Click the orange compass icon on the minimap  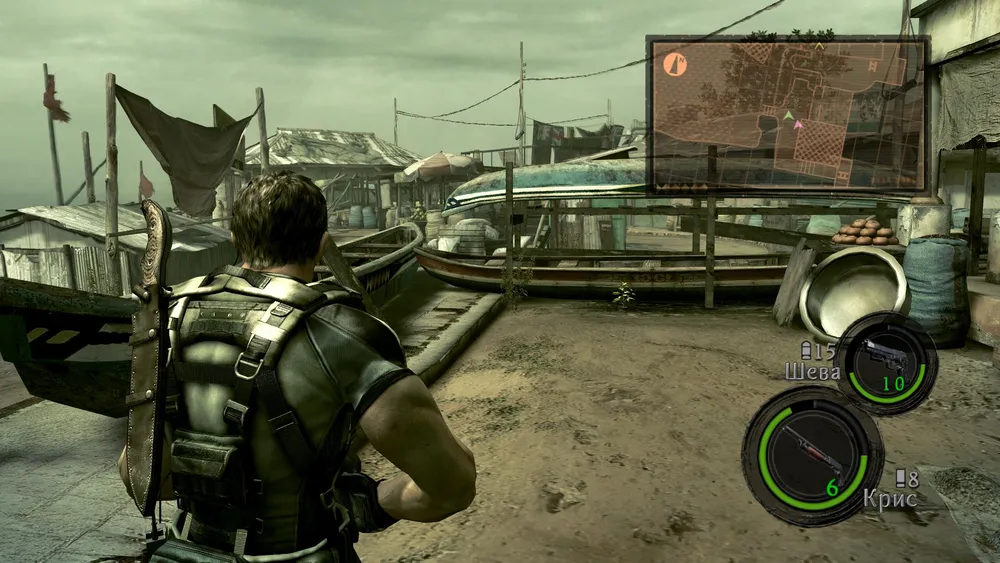pos(675,65)
